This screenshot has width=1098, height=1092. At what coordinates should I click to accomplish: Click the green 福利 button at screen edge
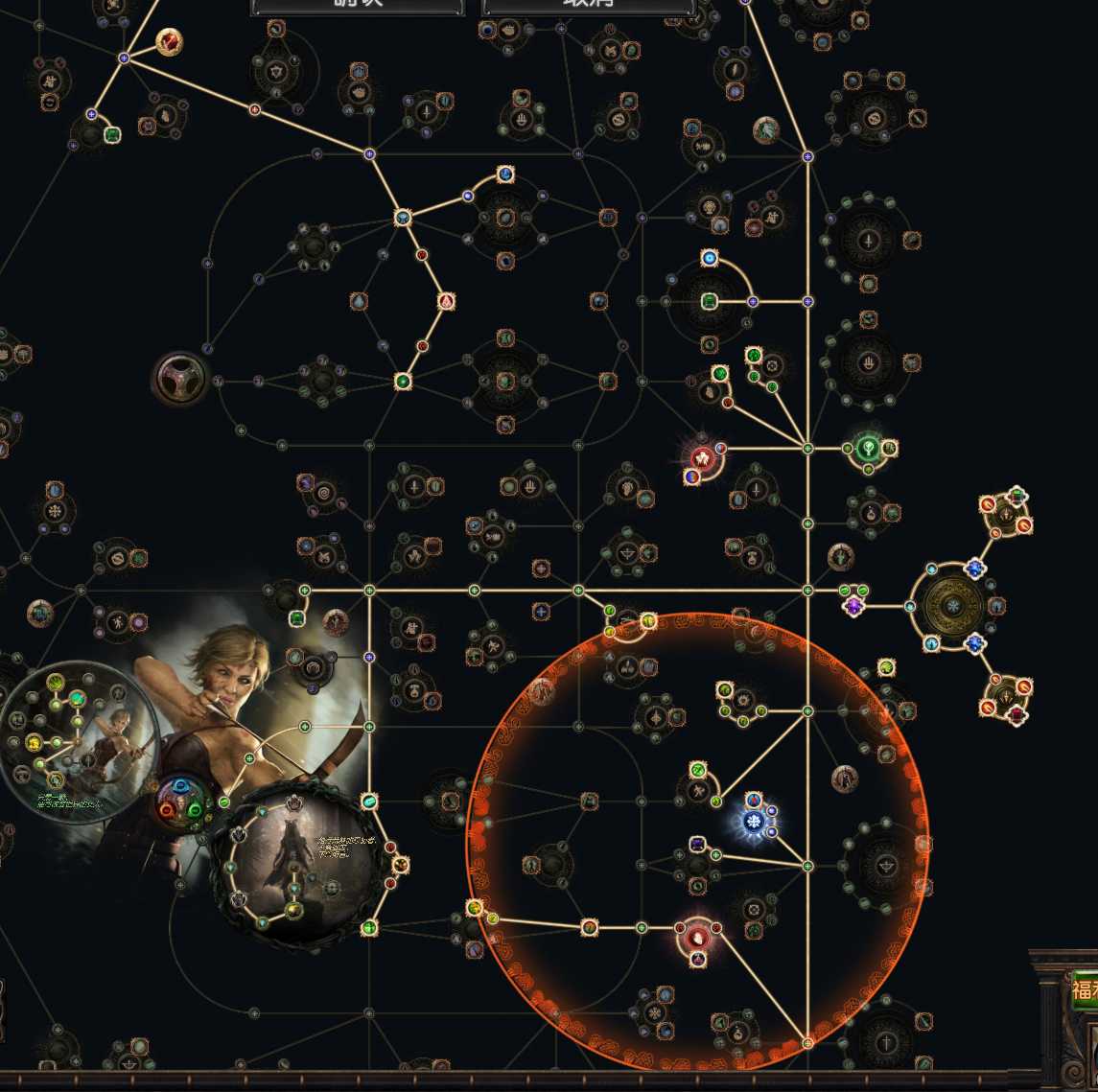coord(1085,989)
